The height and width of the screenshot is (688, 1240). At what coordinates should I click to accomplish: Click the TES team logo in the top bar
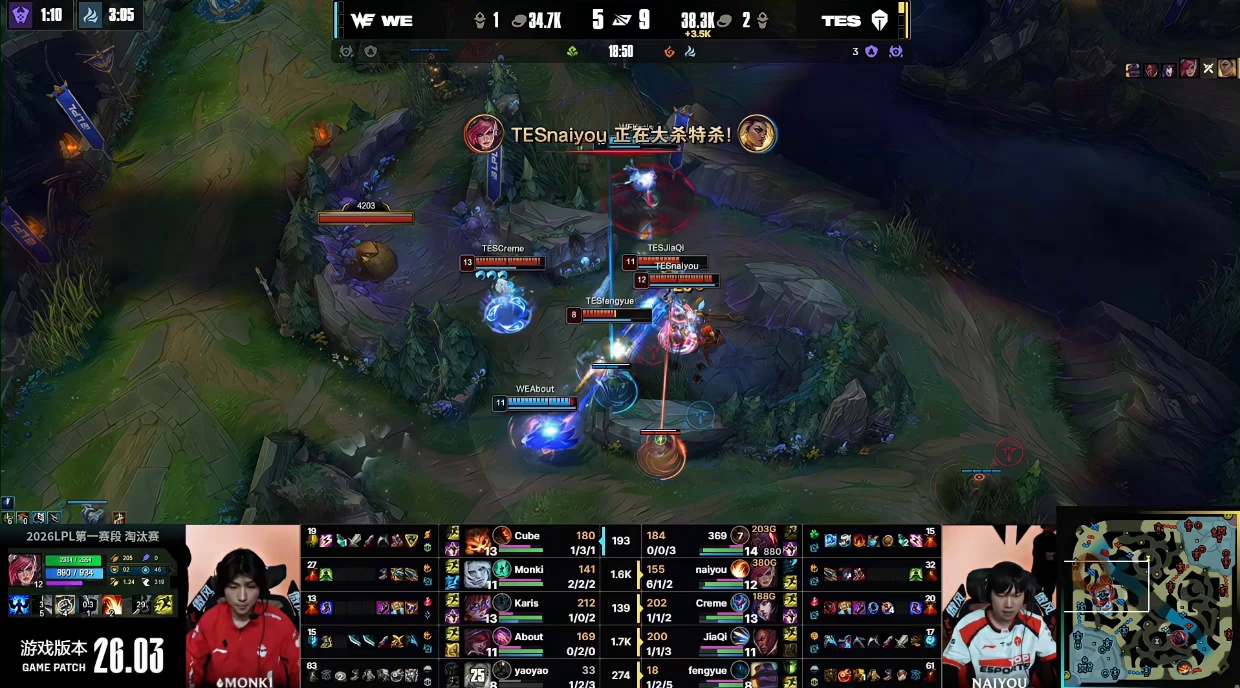click(879, 20)
